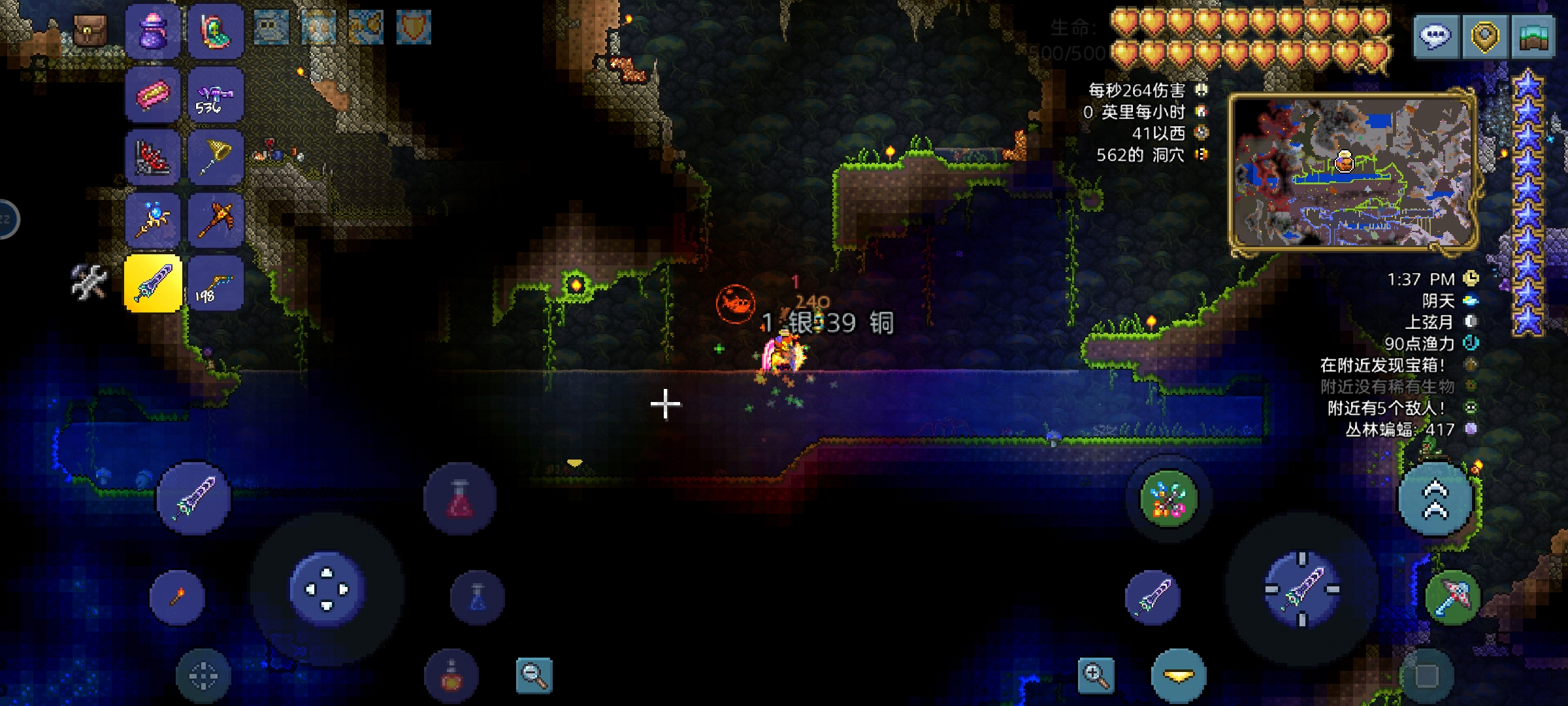Select the golden bug net slot
Viewport: 1568px width, 706px height.
tap(216, 157)
